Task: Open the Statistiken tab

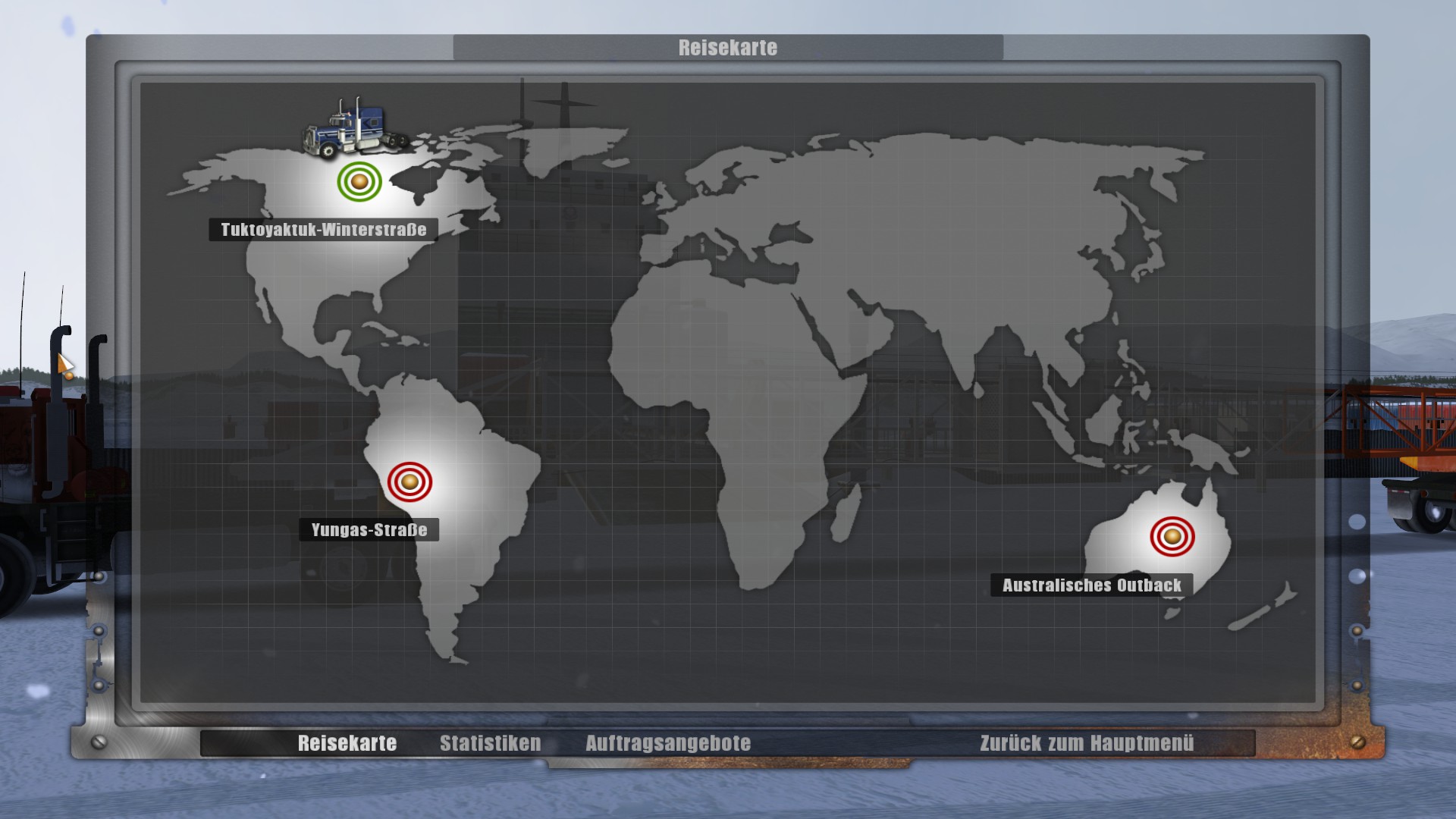Action: [x=490, y=743]
